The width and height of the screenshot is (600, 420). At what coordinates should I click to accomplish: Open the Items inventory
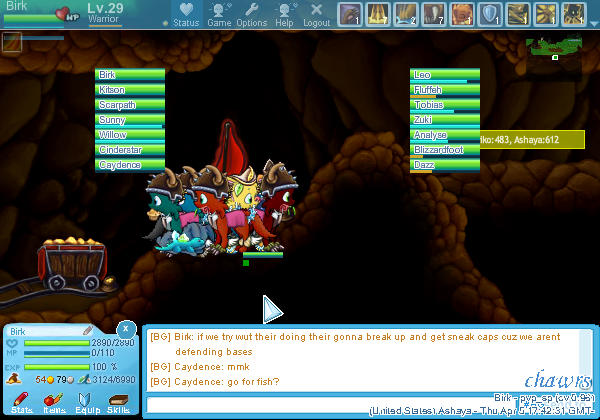pyautogui.click(x=53, y=401)
